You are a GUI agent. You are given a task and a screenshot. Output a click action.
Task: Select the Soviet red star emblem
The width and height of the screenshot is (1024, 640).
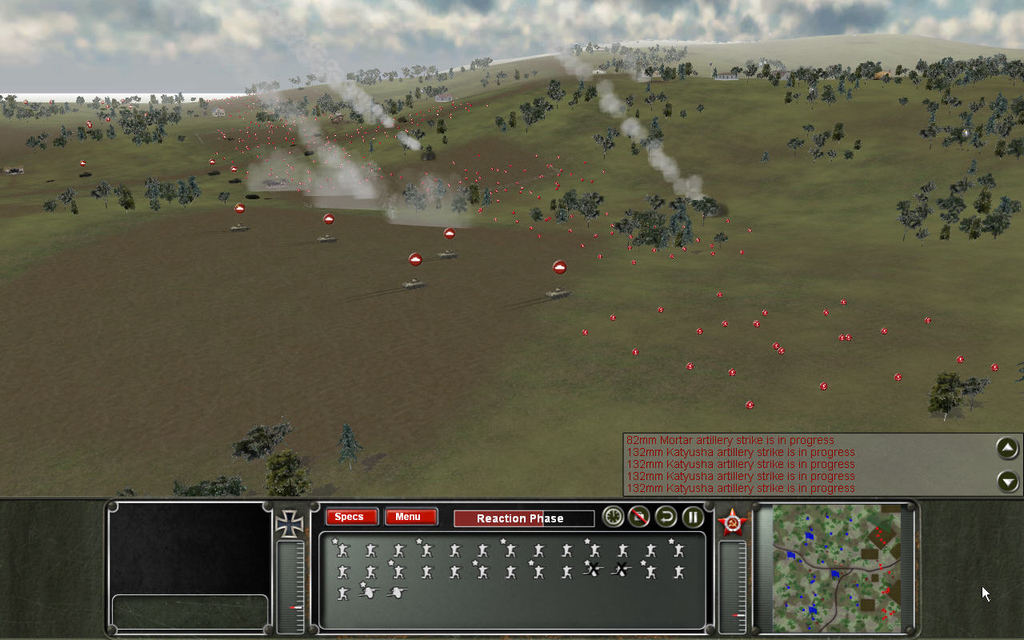click(731, 523)
